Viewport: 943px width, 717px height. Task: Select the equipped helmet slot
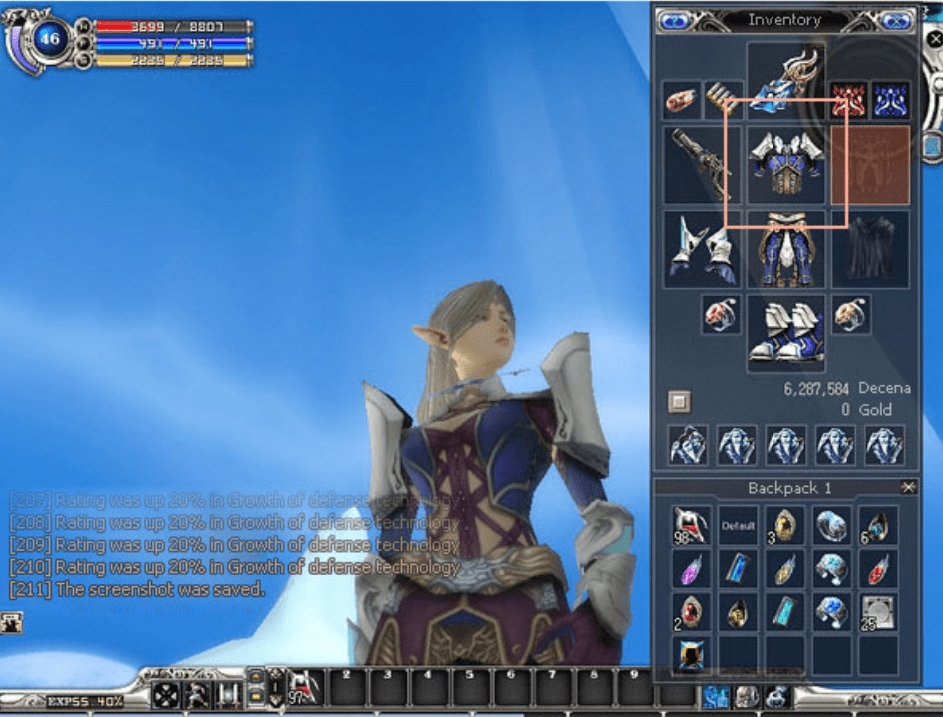[786, 76]
